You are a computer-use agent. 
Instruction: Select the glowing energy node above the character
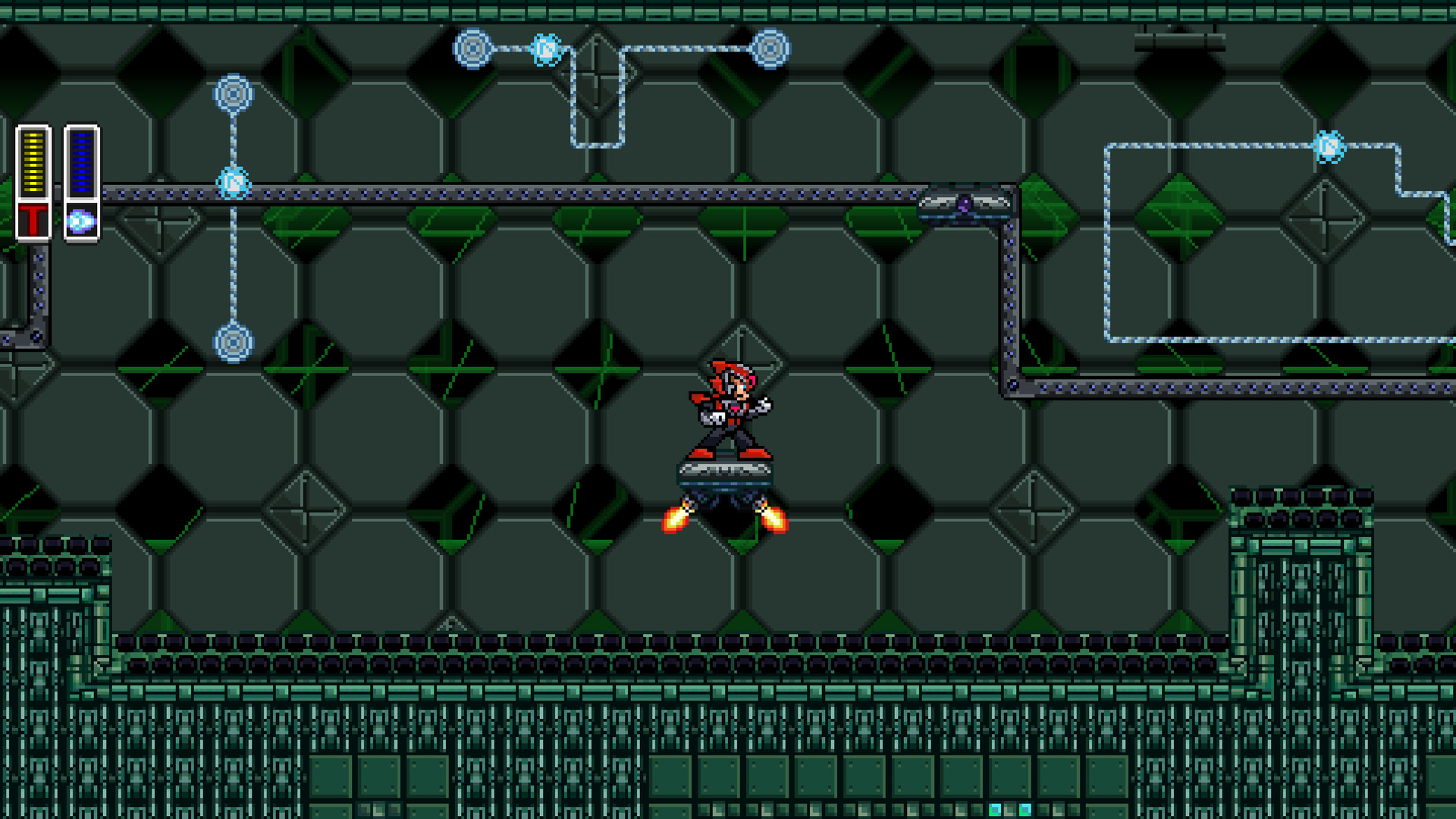(770, 48)
